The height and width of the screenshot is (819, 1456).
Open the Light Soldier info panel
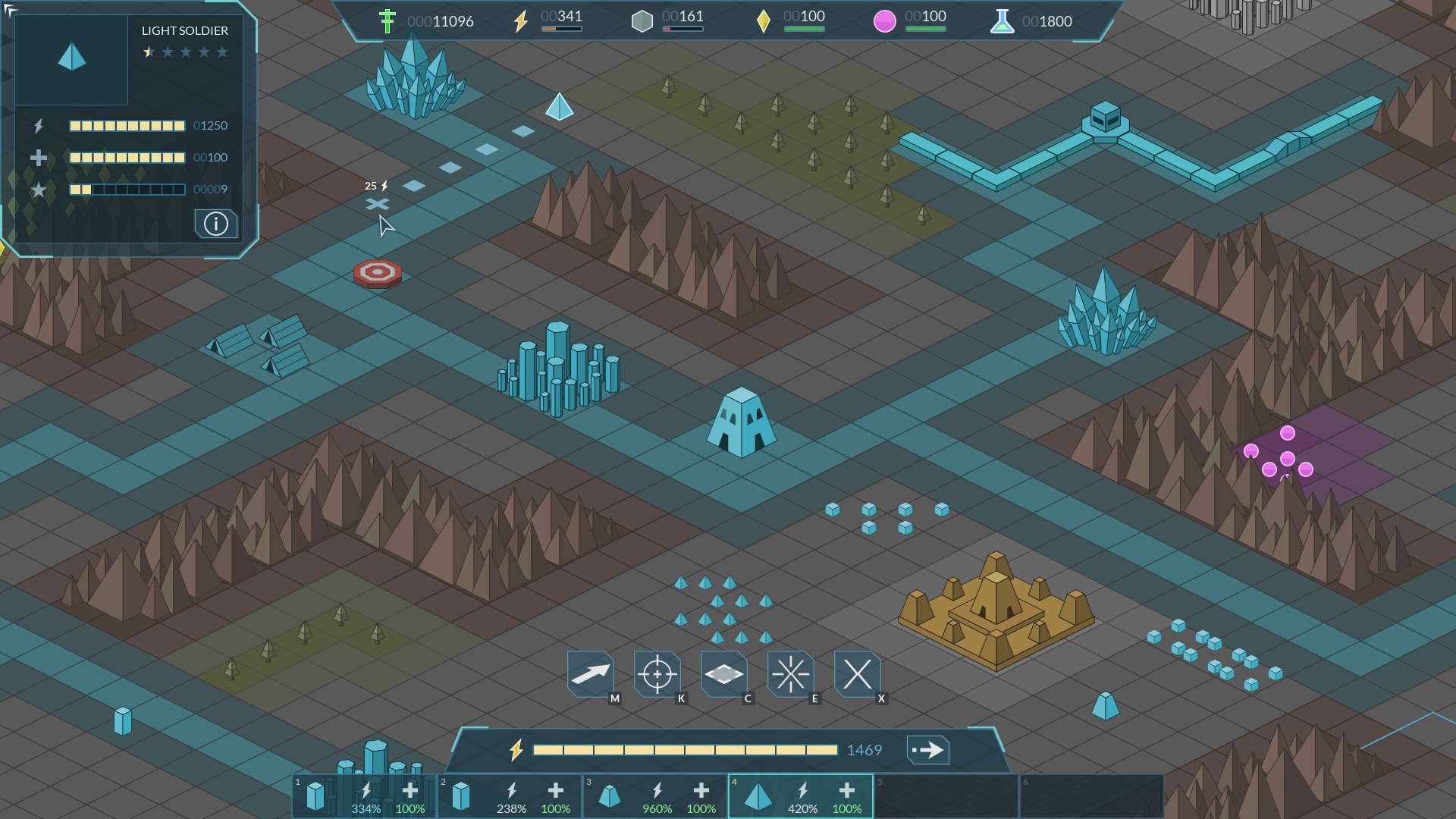(x=216, y=224)
